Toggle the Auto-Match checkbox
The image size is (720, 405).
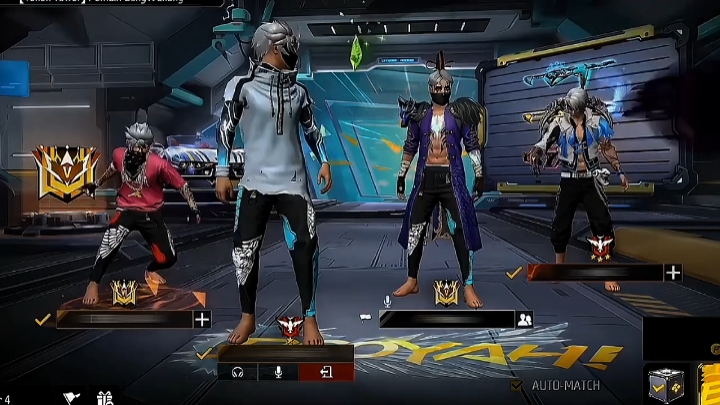point(517,385)
